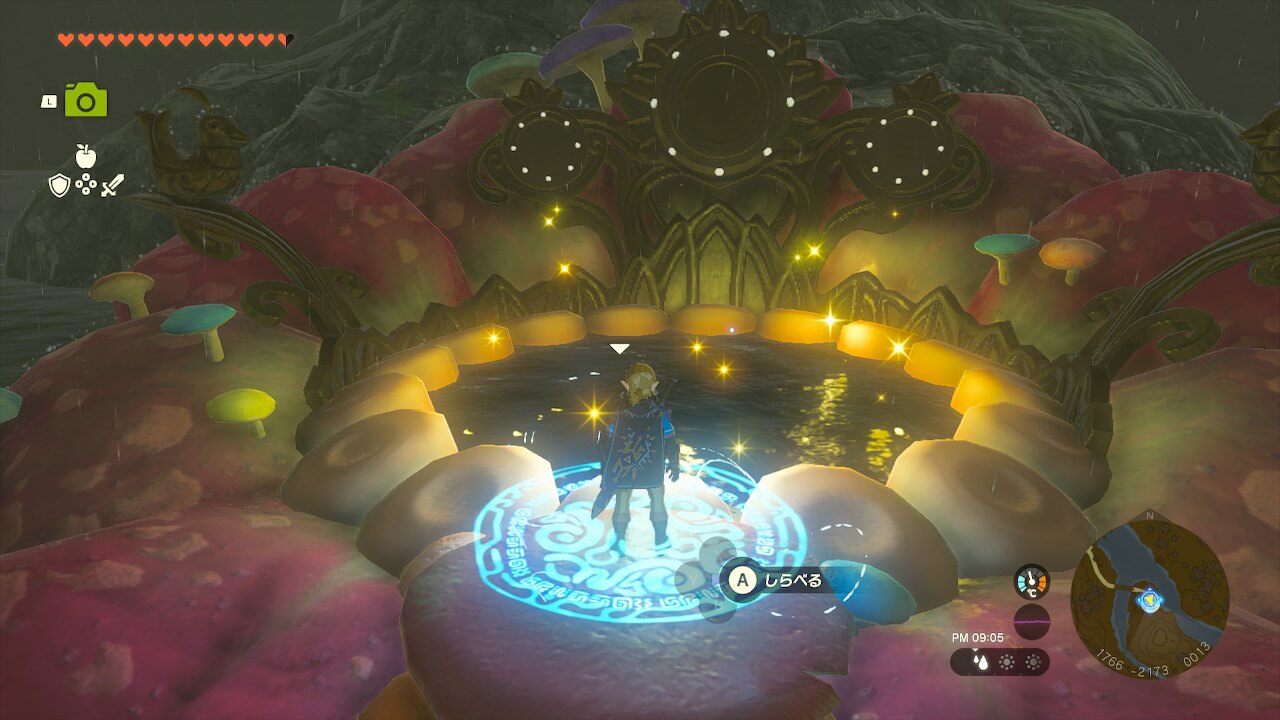Choose the sword quick-select icon
Image resolution: width=1280 pixels, height=720 pixels.
111,185
